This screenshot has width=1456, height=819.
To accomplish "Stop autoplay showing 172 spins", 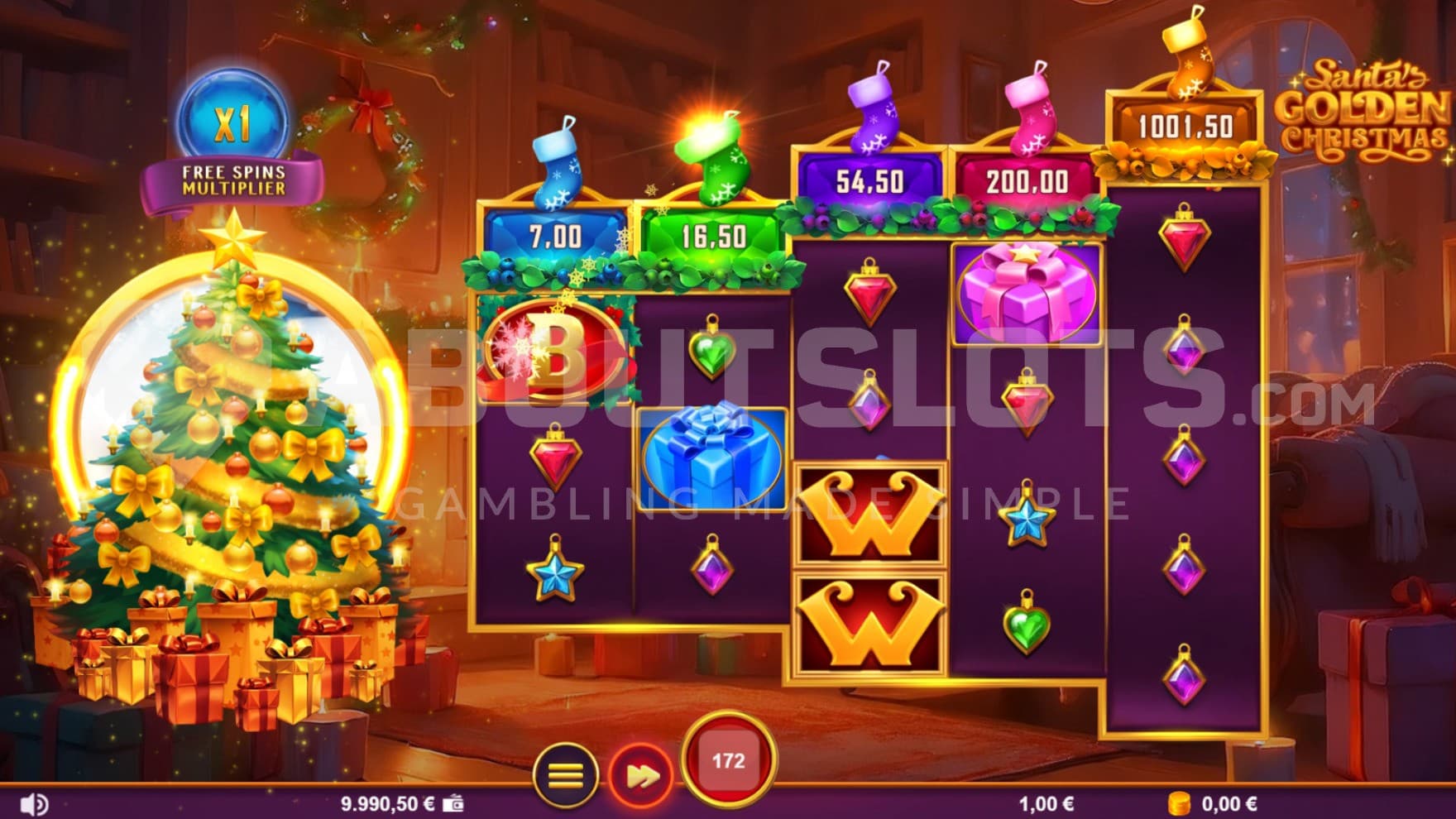I will (x=728, y=760).
